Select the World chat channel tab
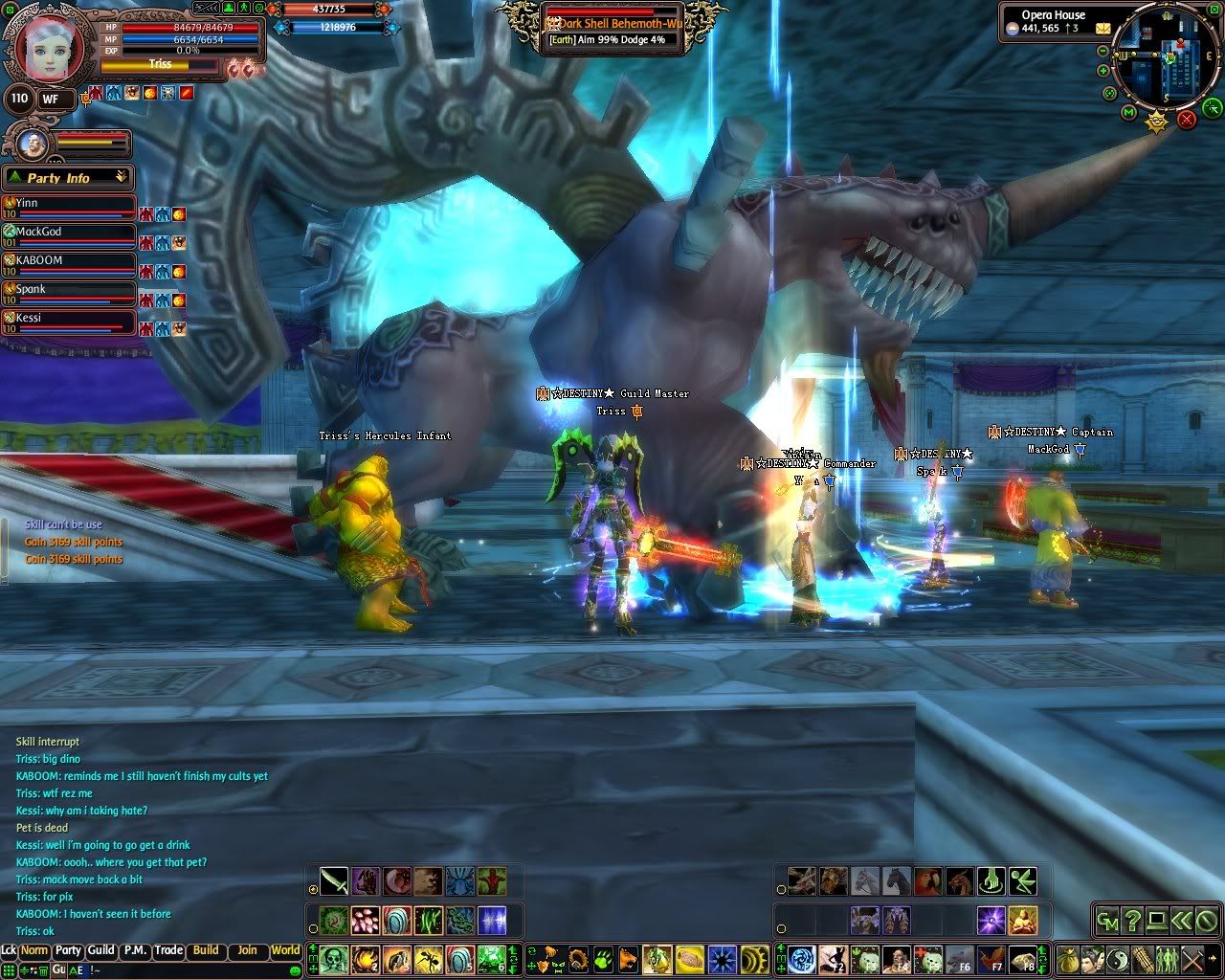 tap(285, 950)
